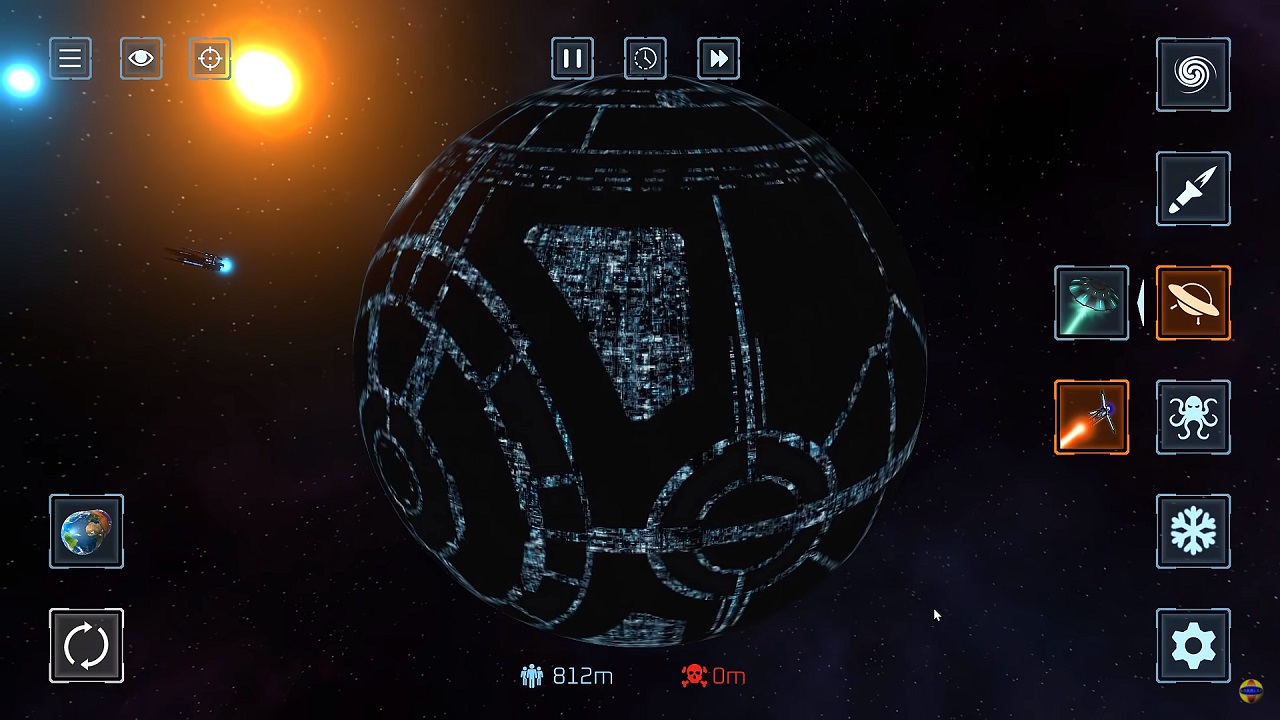Open the clock time control
This screenshot has height=720, width=1280.
tap(645, 59)
